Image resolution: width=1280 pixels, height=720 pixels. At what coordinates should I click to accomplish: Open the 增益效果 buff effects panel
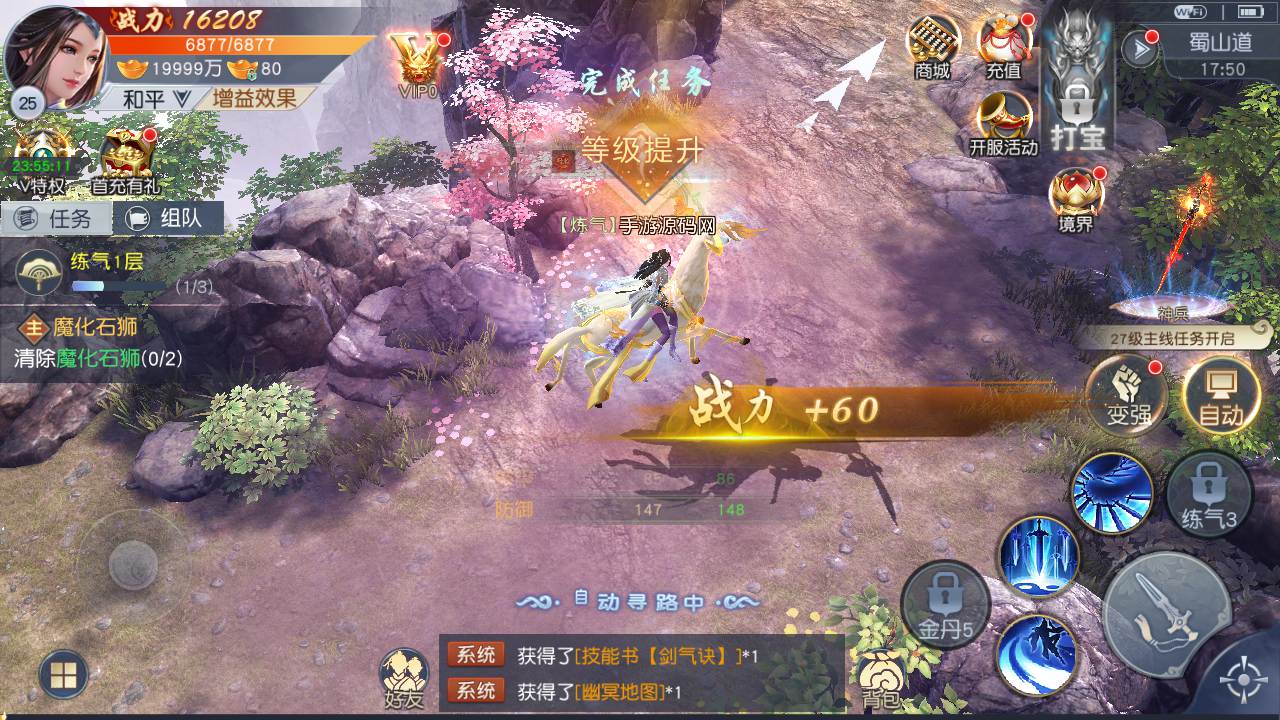(x=254, y=98)
